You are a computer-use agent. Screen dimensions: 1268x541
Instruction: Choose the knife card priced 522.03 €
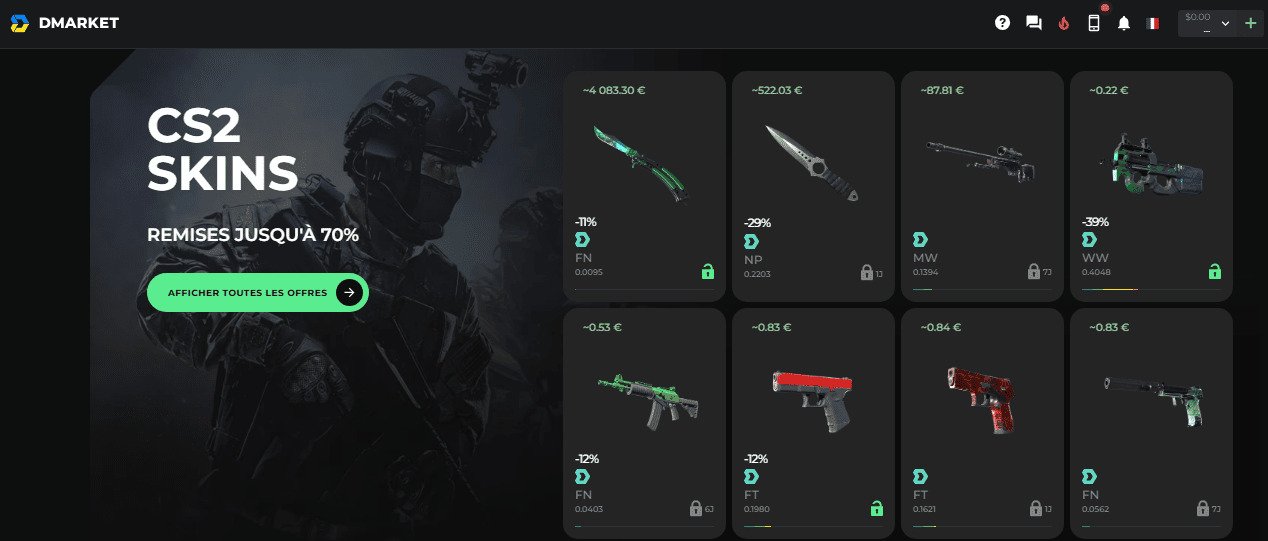812,185
